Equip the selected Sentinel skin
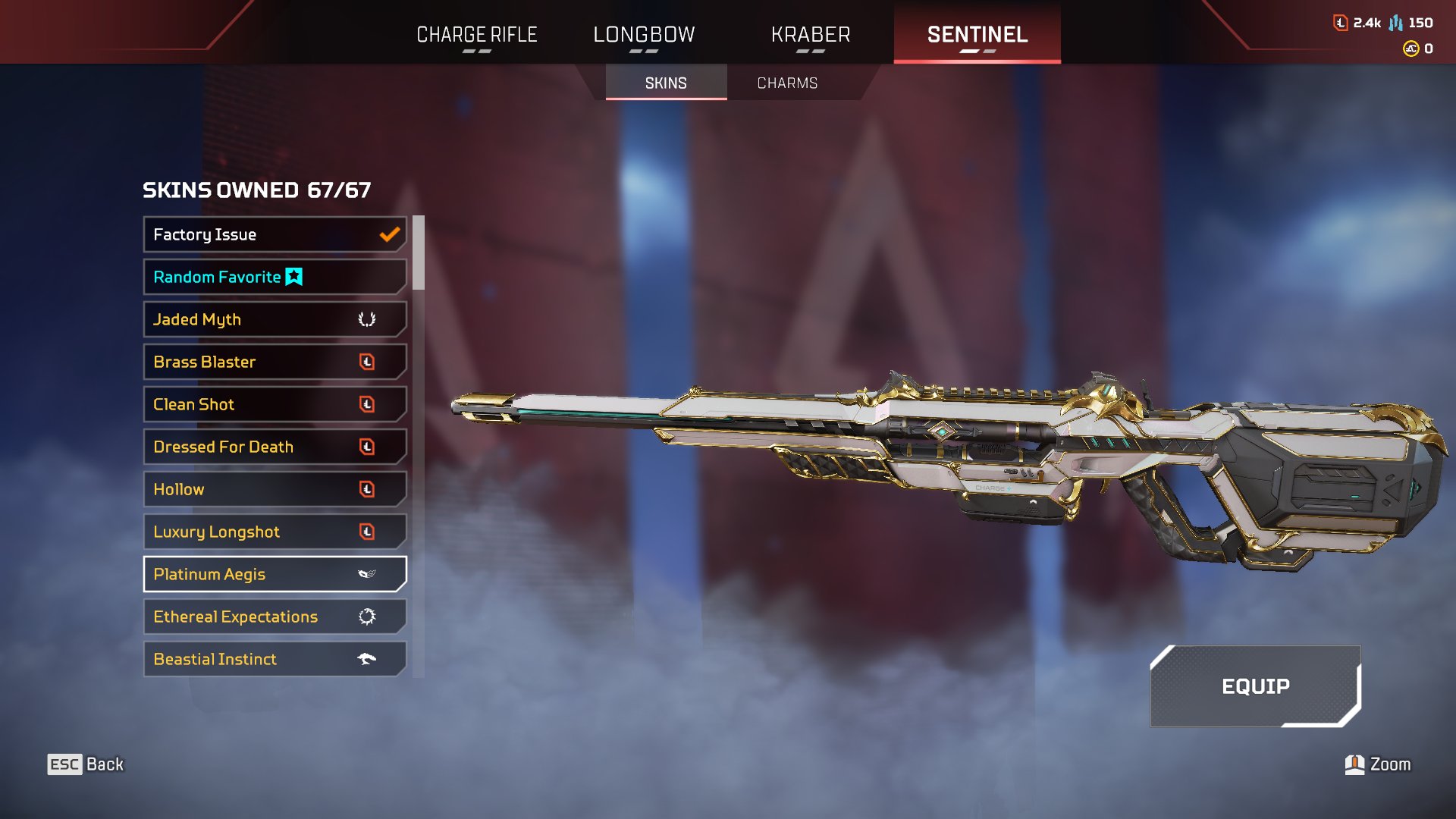This screenshot has height=819, width=1456. 1255,686
